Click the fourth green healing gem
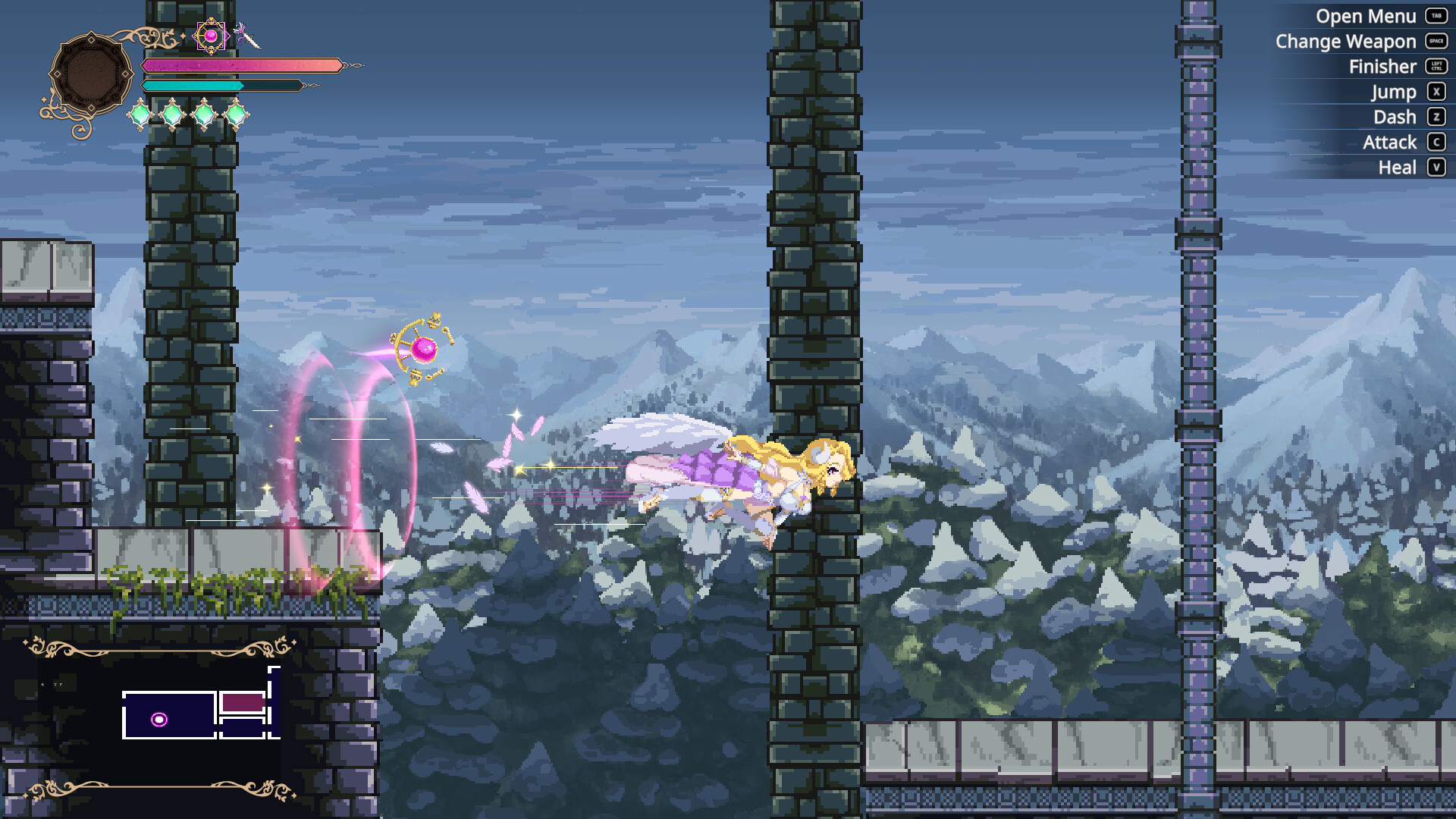This screenshot has height=819, width=1456. [x=238, y=115]
